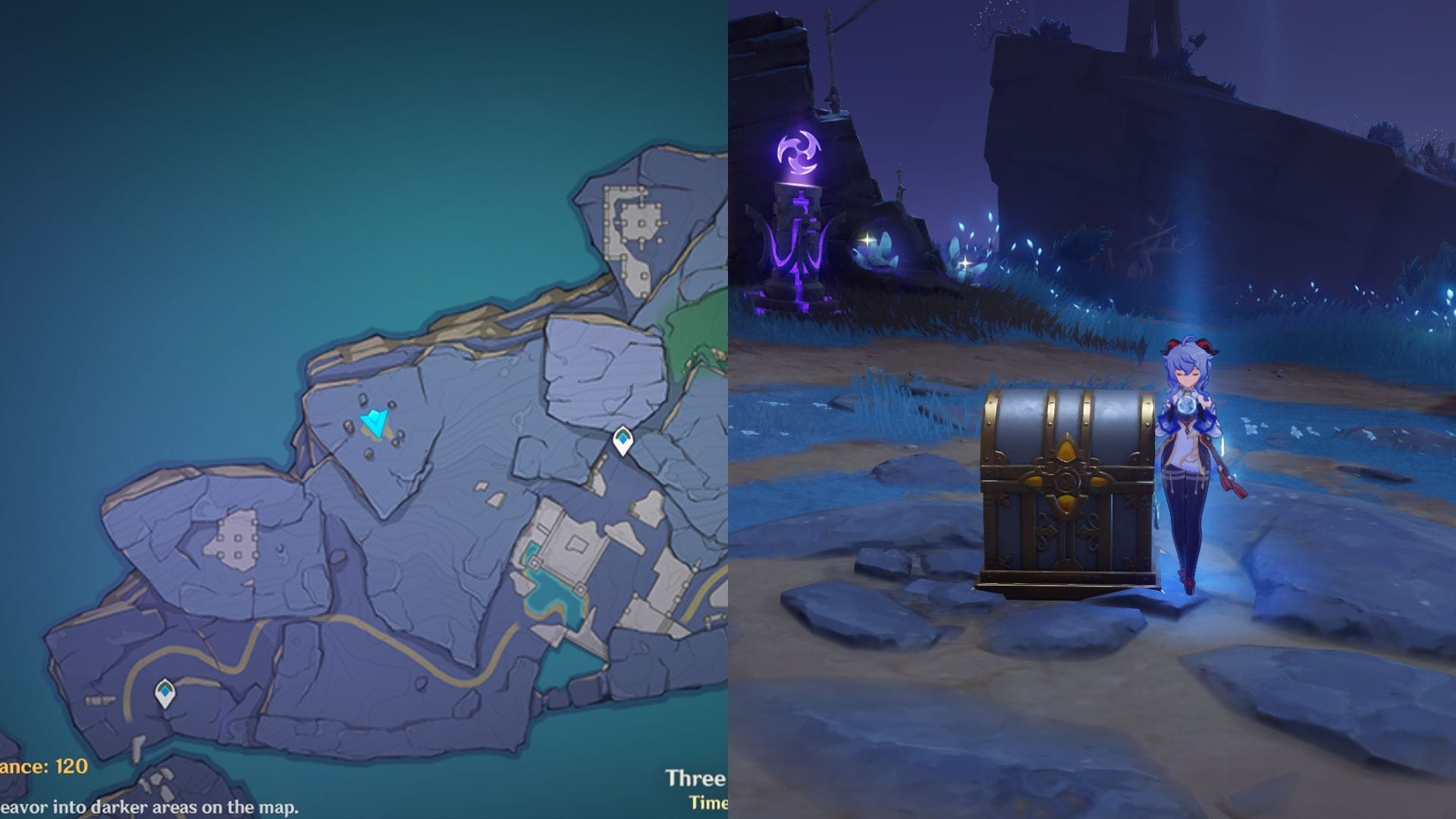Click the 'Three' event title text

click(692, 777)
